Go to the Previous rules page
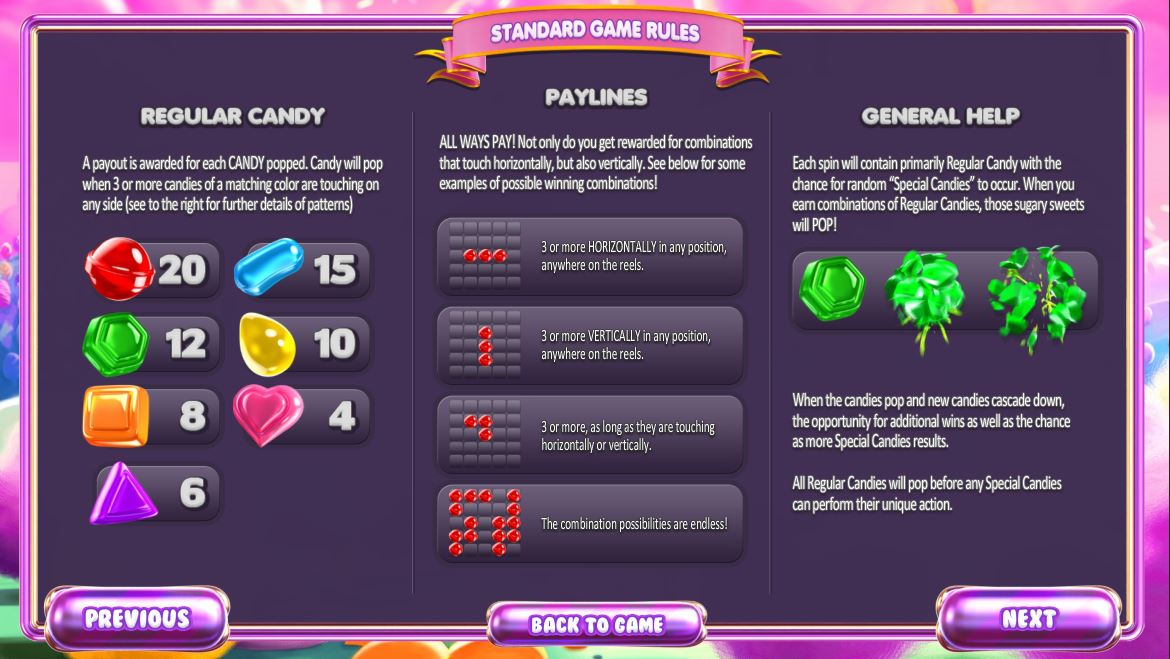Image resolution: width=1170 pixels, height=659 pixels. 137,618
